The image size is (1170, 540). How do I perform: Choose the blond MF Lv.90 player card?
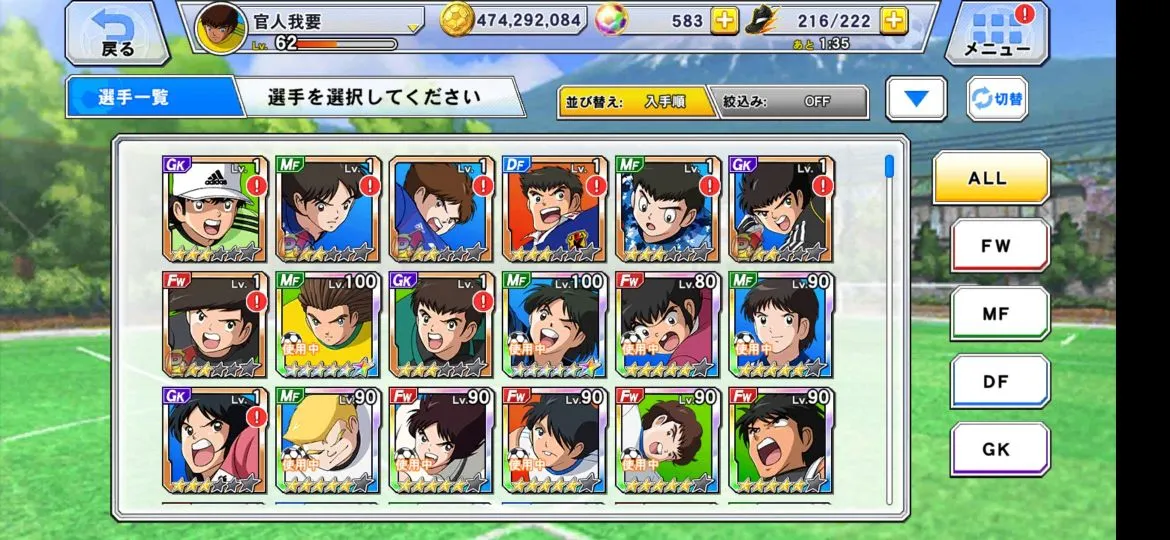pyautogui.click(x=327, y=440)
